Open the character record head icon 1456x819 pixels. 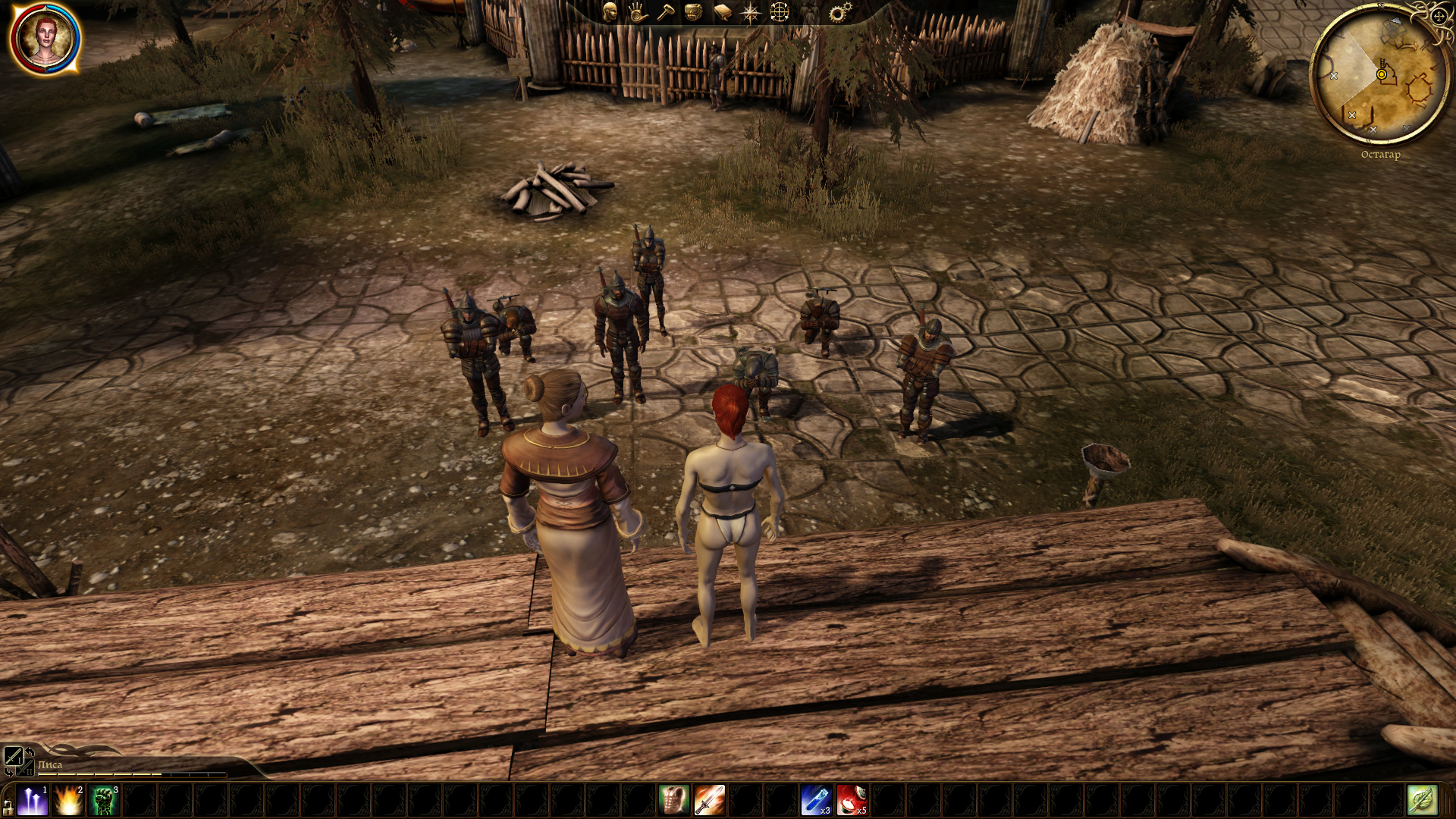610,12
